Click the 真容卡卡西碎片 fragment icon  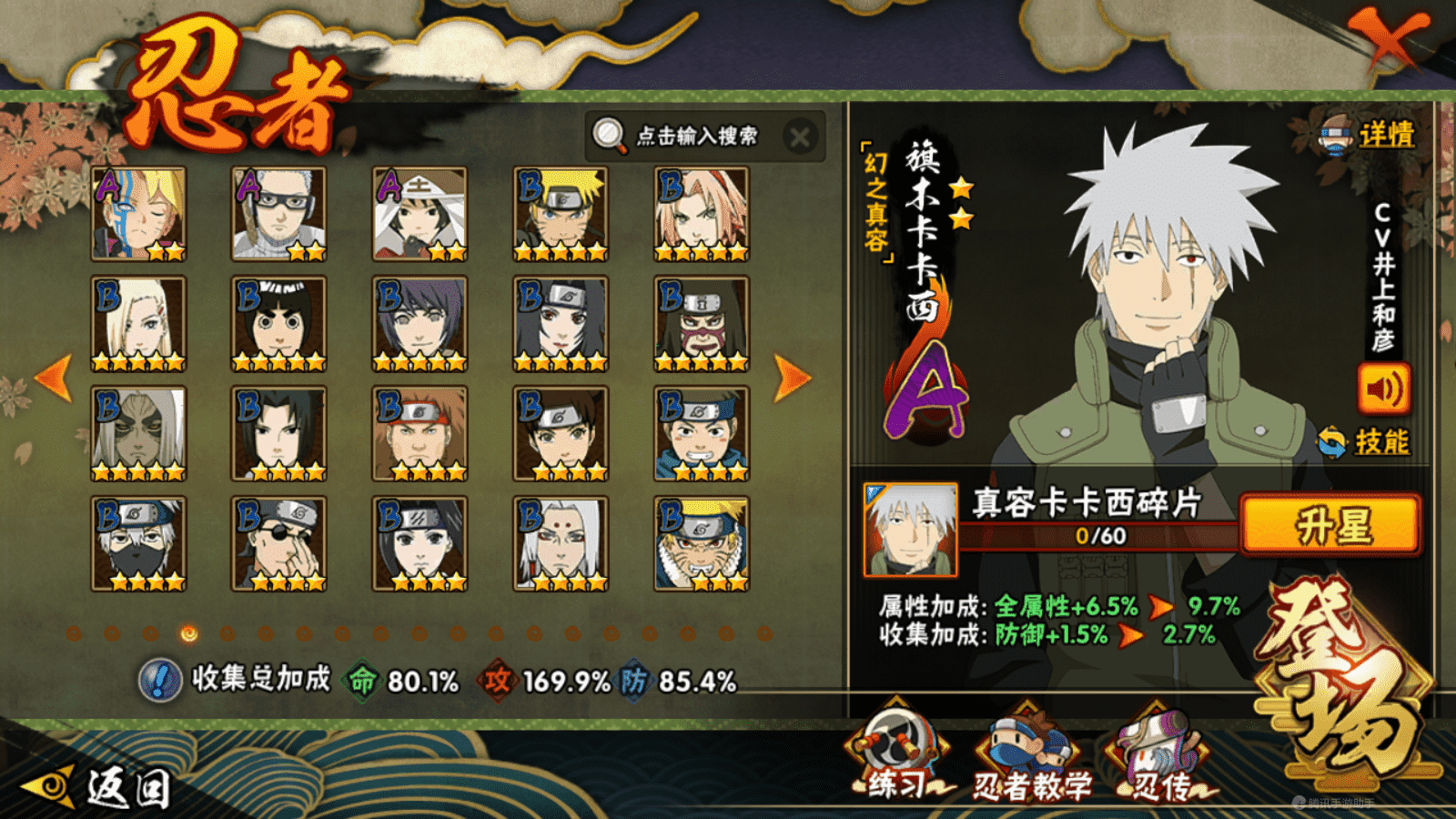coord(910,530)
